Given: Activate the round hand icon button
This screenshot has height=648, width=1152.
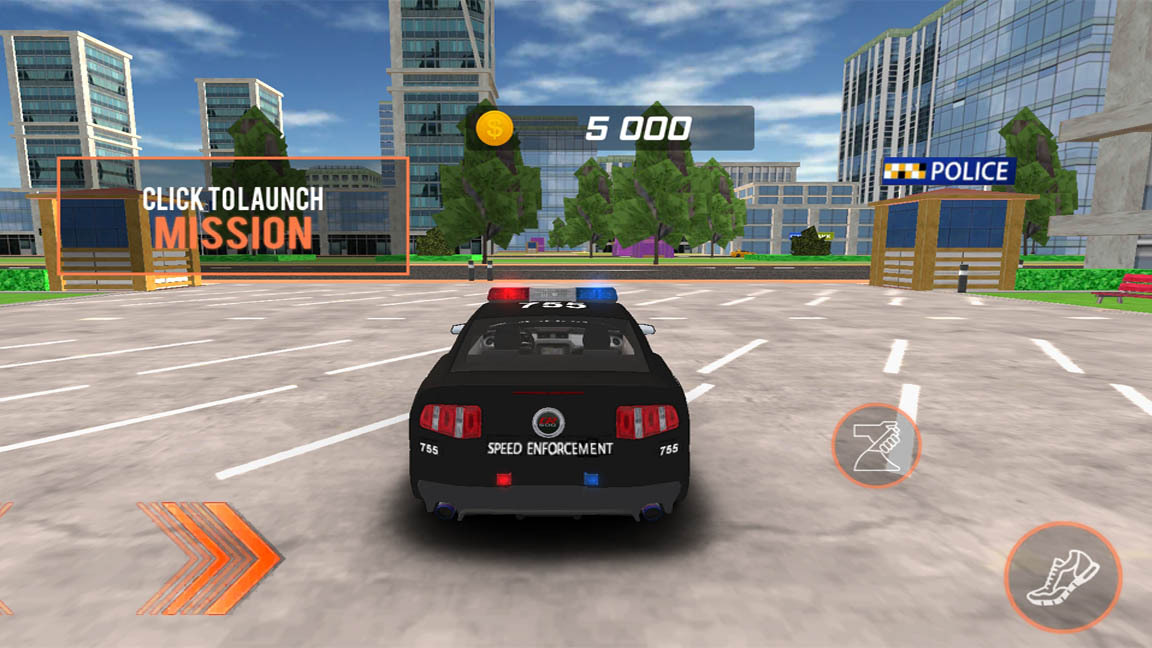Looking at the screenshot, I should click(876, 446).
